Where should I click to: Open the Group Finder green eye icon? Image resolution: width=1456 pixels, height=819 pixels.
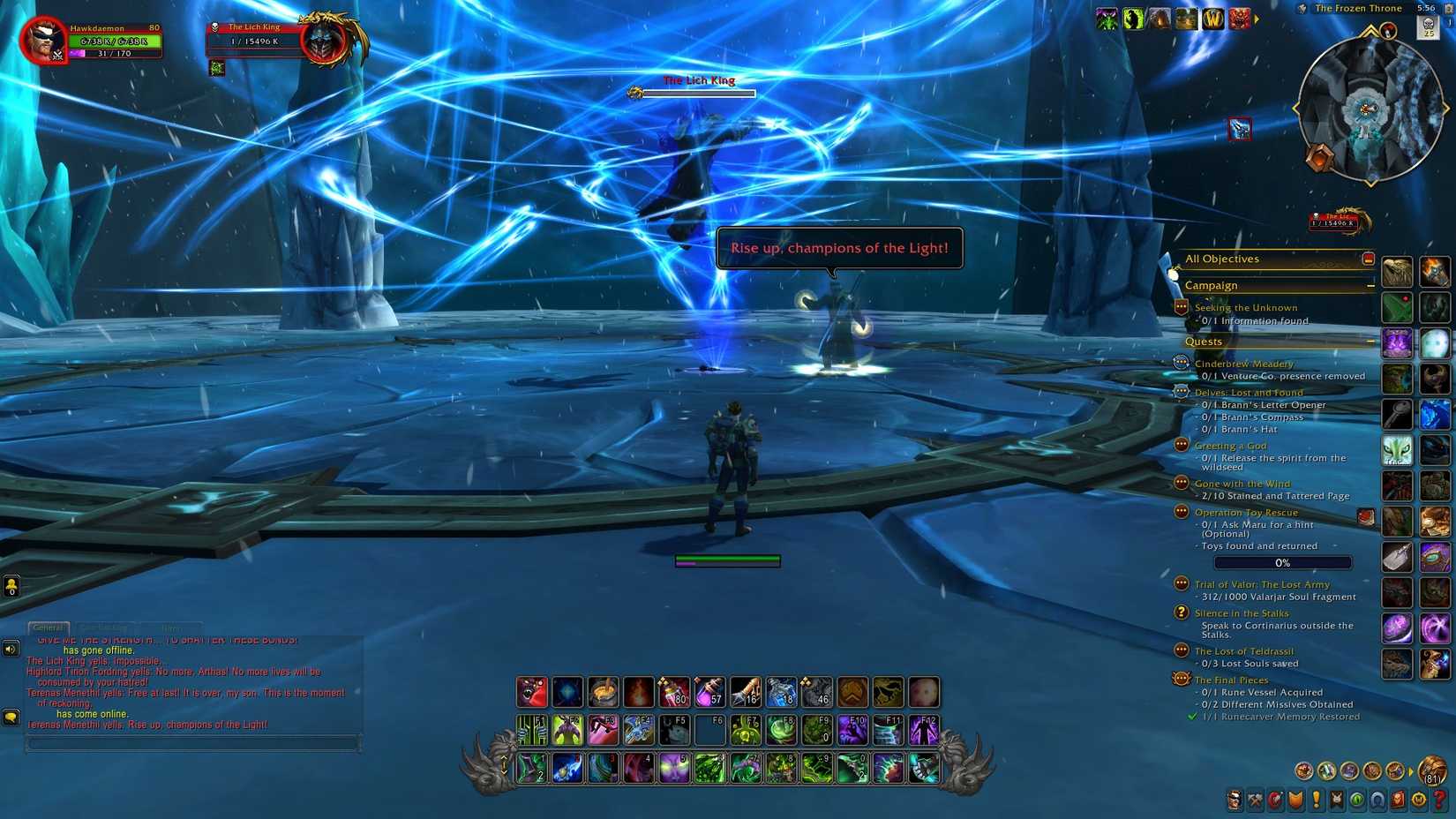(x=1356, y=800)
